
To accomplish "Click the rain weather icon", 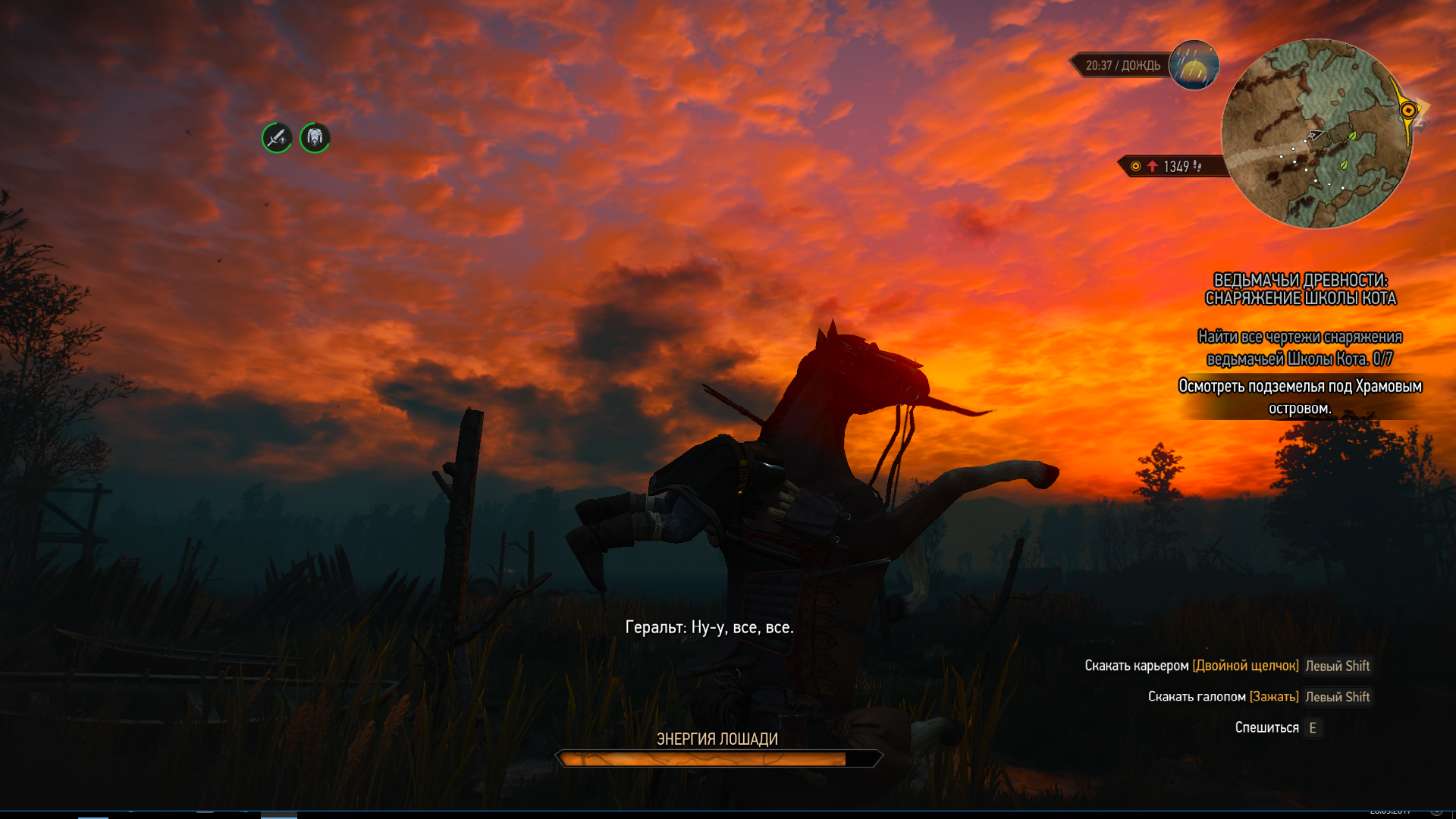I will pos(1194,65).
